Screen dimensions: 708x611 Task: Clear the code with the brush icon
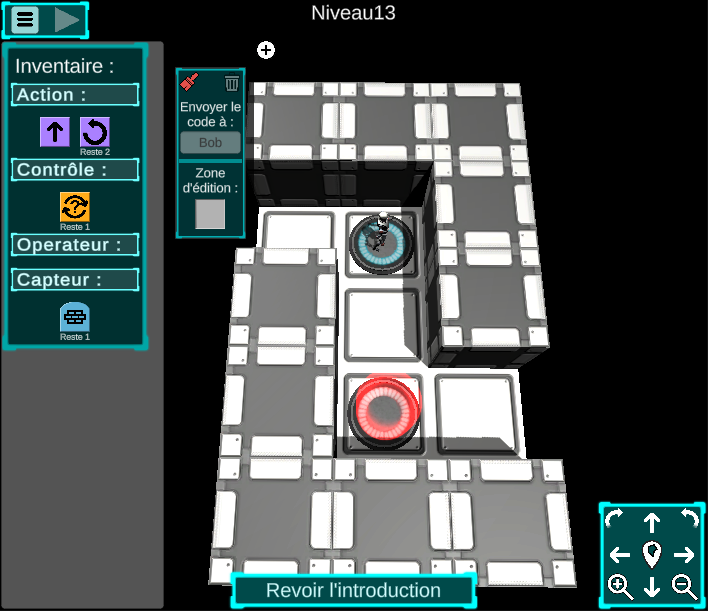coord(190,83)
